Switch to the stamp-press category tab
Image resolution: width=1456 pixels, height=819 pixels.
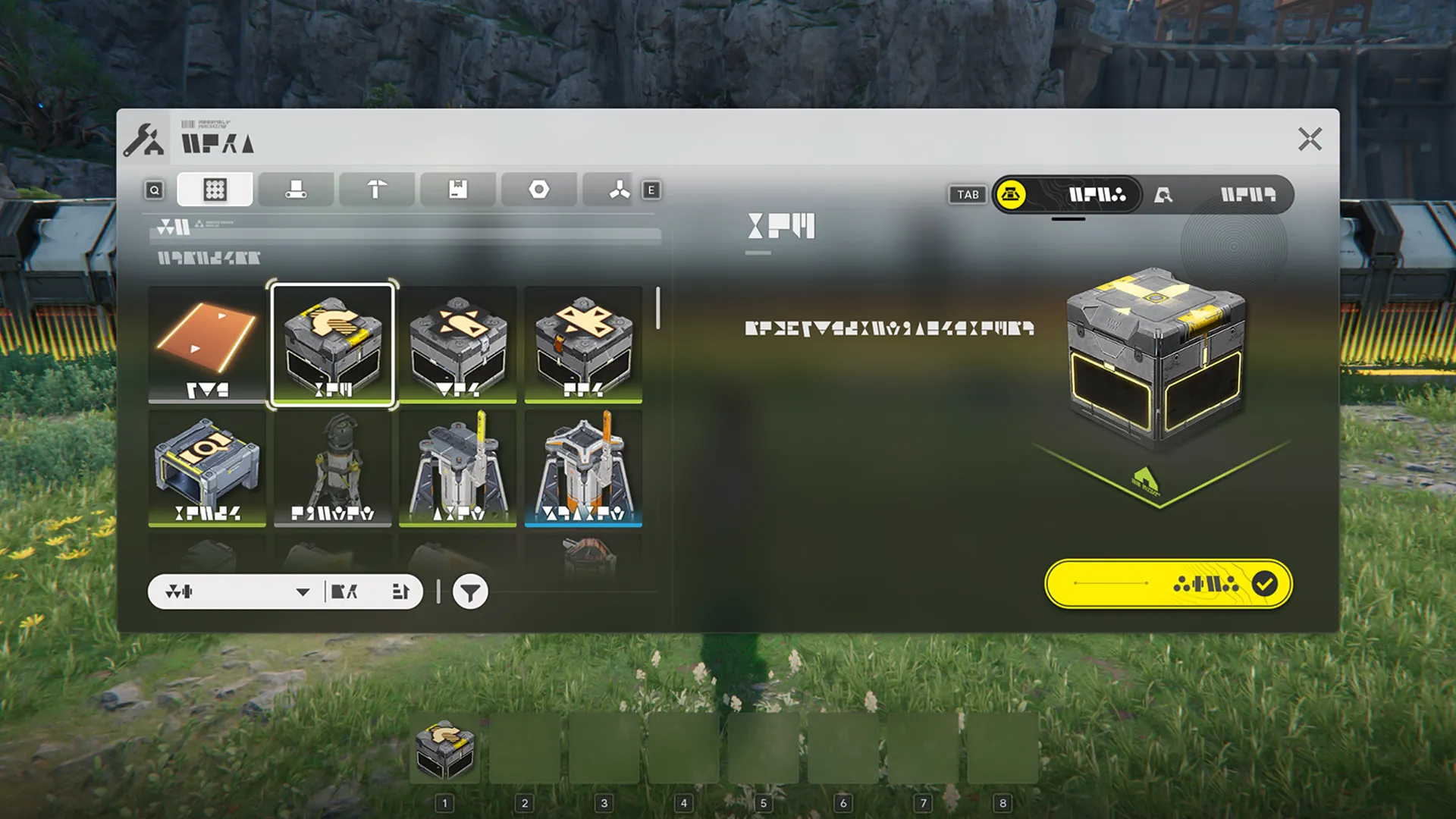pyautogui.click(x=296, y=190)
